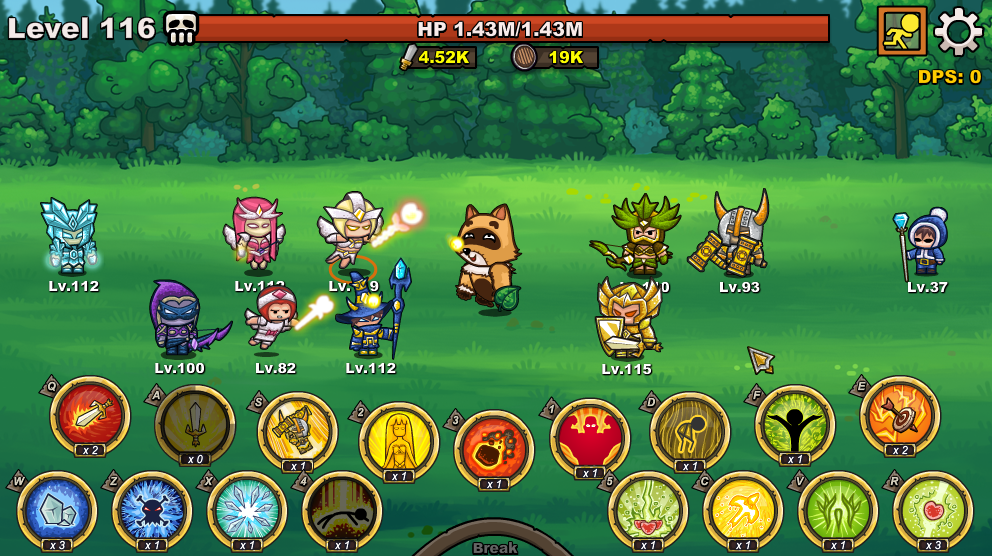Use the fallen stick figure skill
This screenshot has height=556, width=992.
click(342, 511)
